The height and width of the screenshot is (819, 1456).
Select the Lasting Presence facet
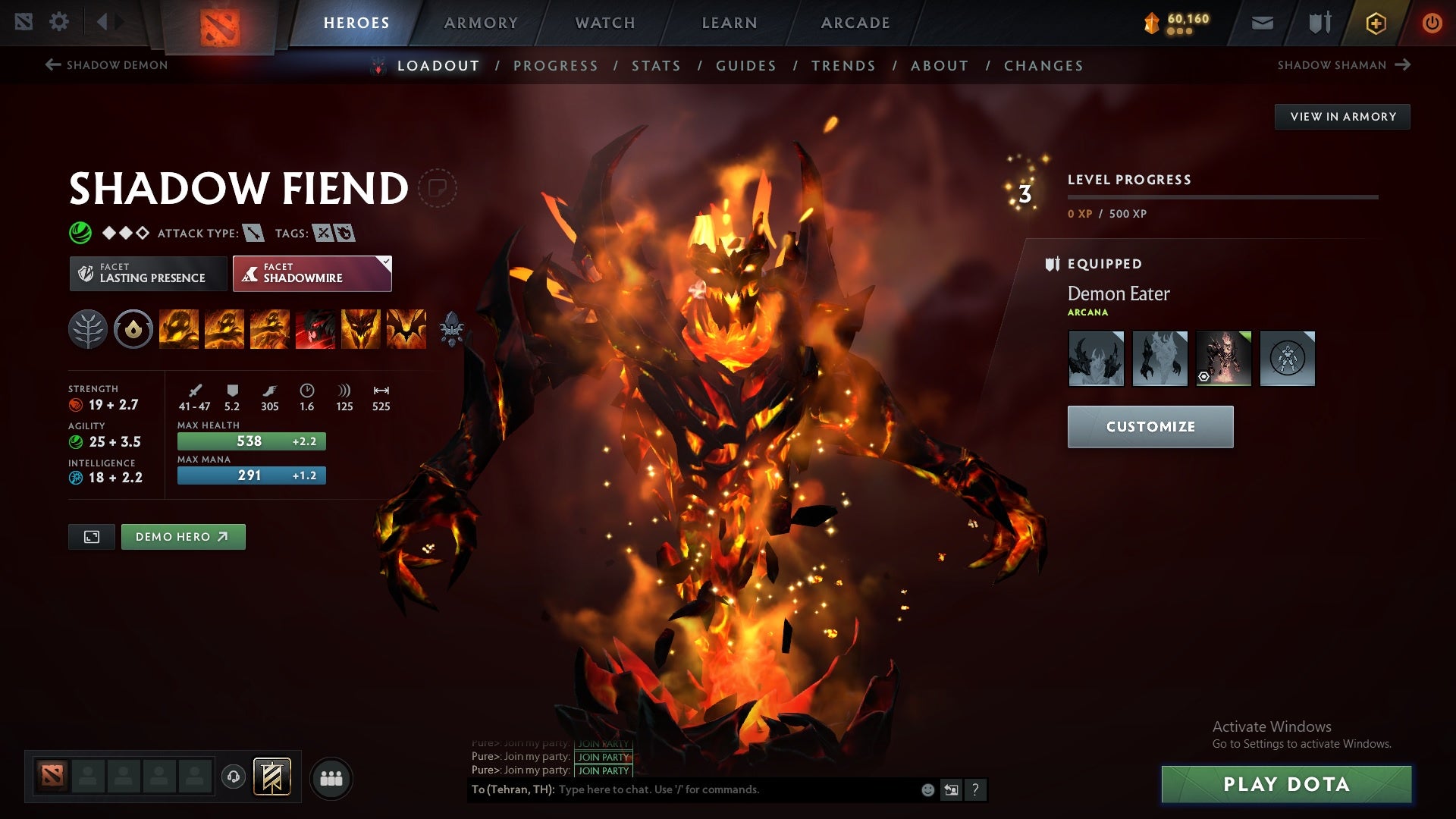[149, 273]
